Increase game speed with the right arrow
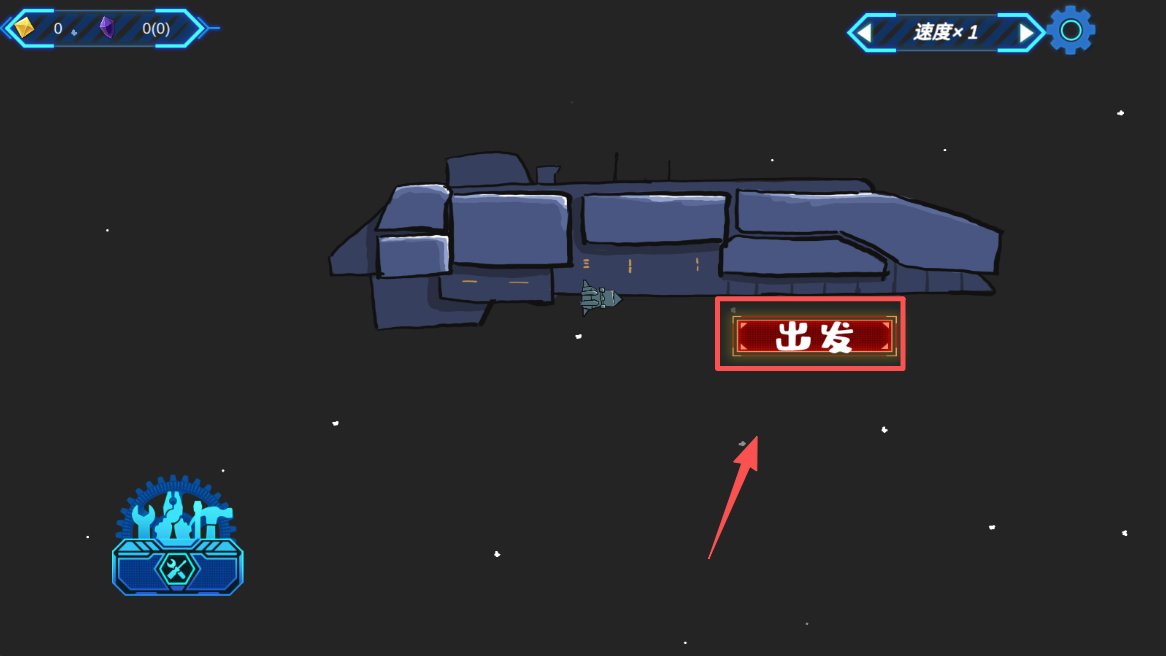 click(x=1026, y=33)
